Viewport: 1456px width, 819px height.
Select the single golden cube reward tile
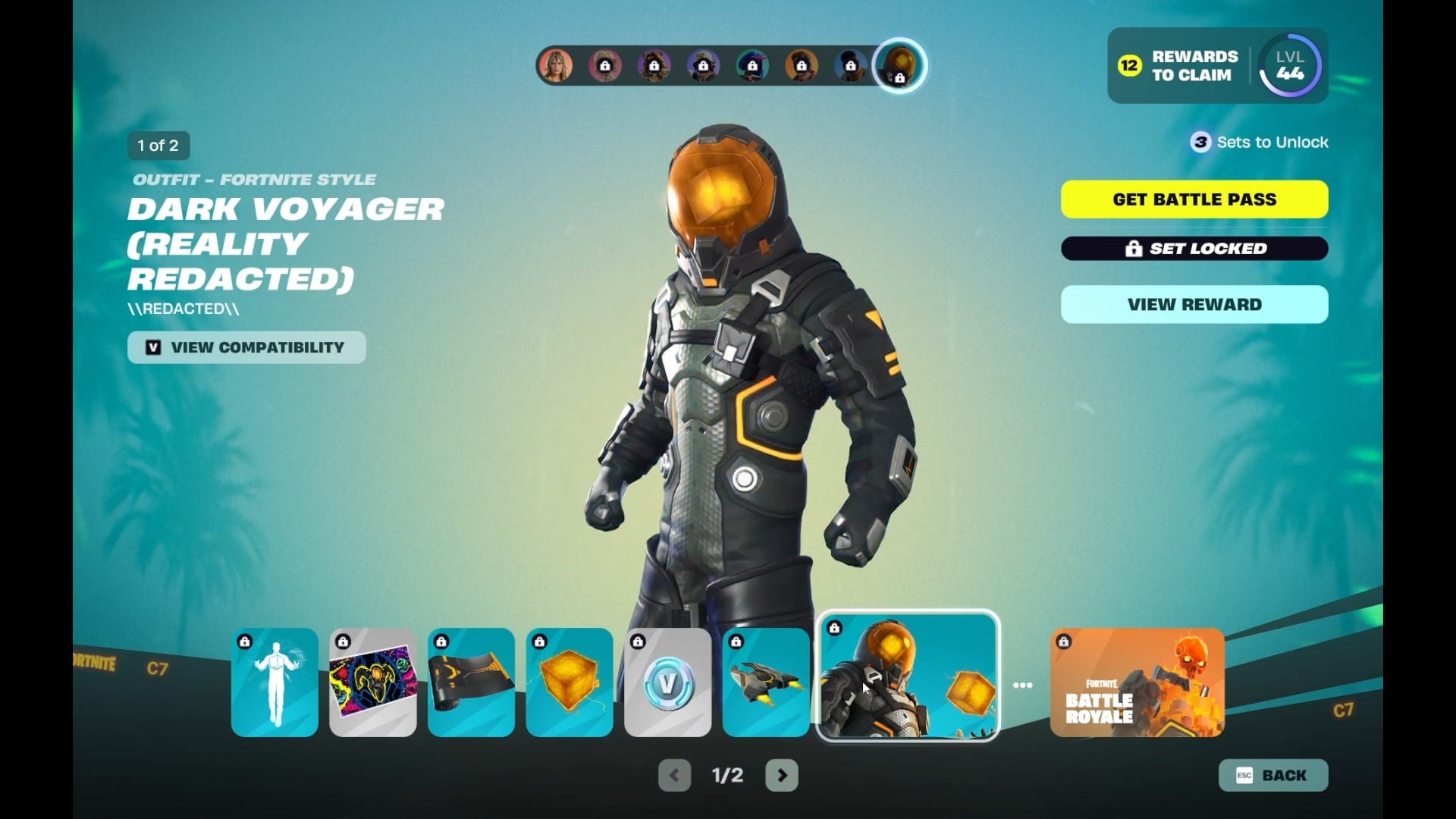click(x=570, y=682)
